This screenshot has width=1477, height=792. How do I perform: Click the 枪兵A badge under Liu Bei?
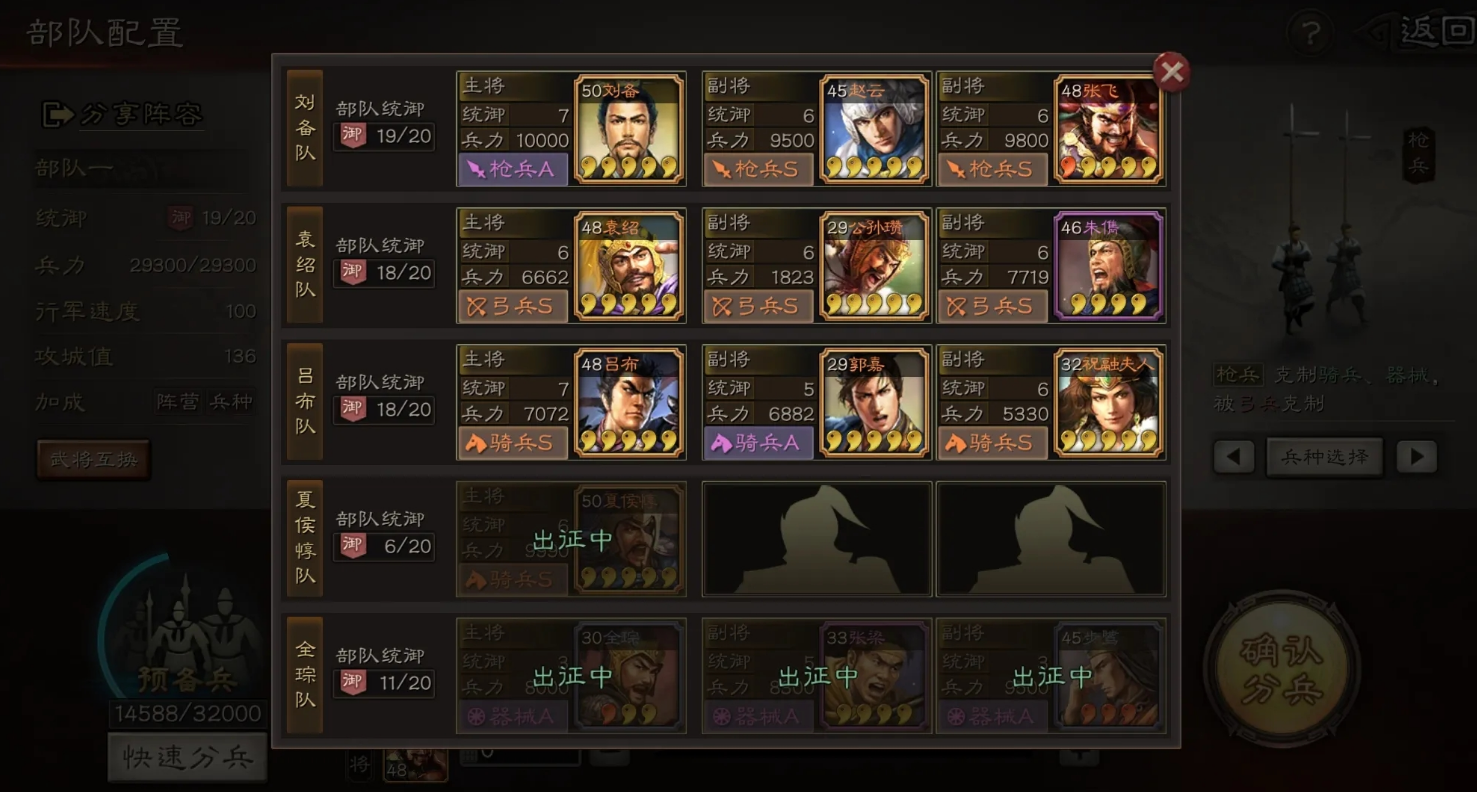[x=512, y=170]
